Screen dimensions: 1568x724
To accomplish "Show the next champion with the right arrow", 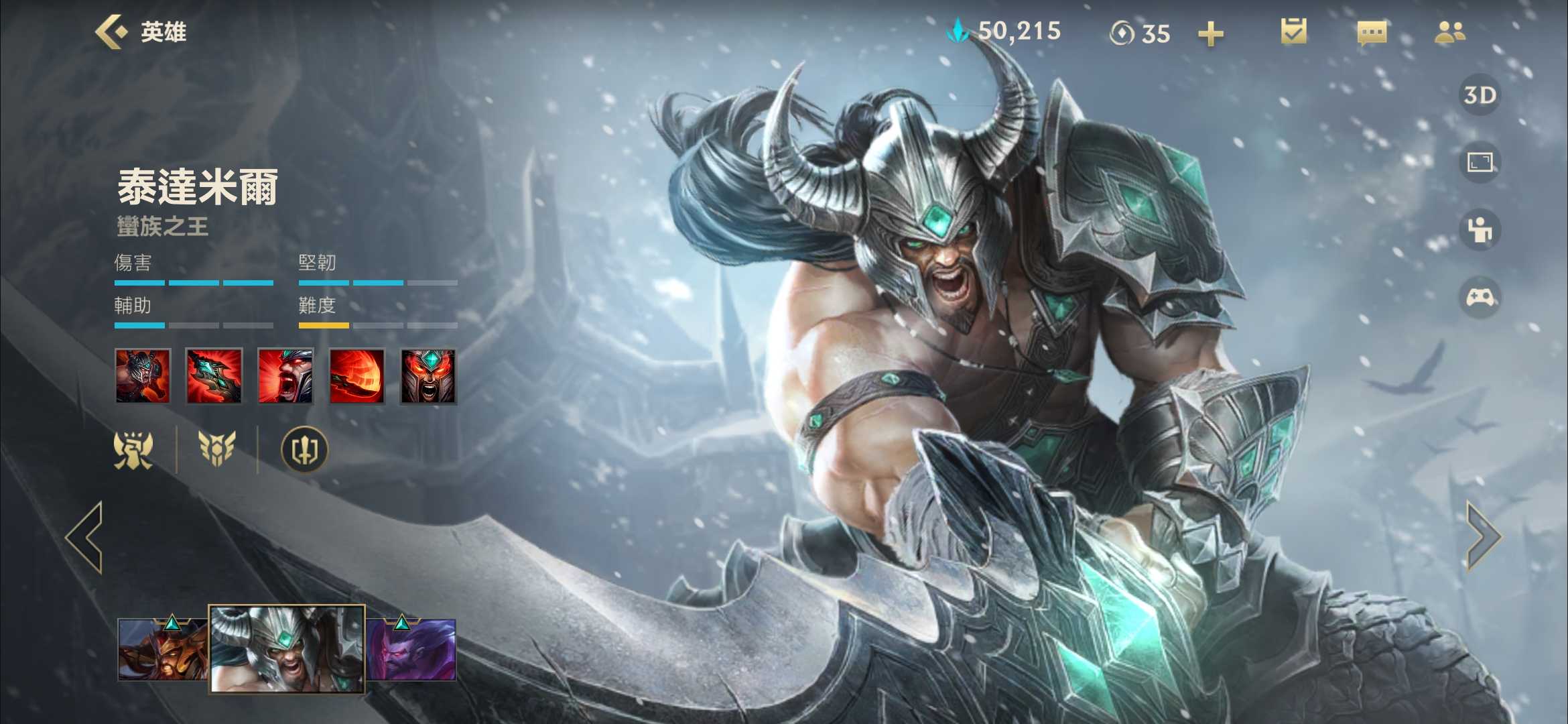I will (1483, 536).
